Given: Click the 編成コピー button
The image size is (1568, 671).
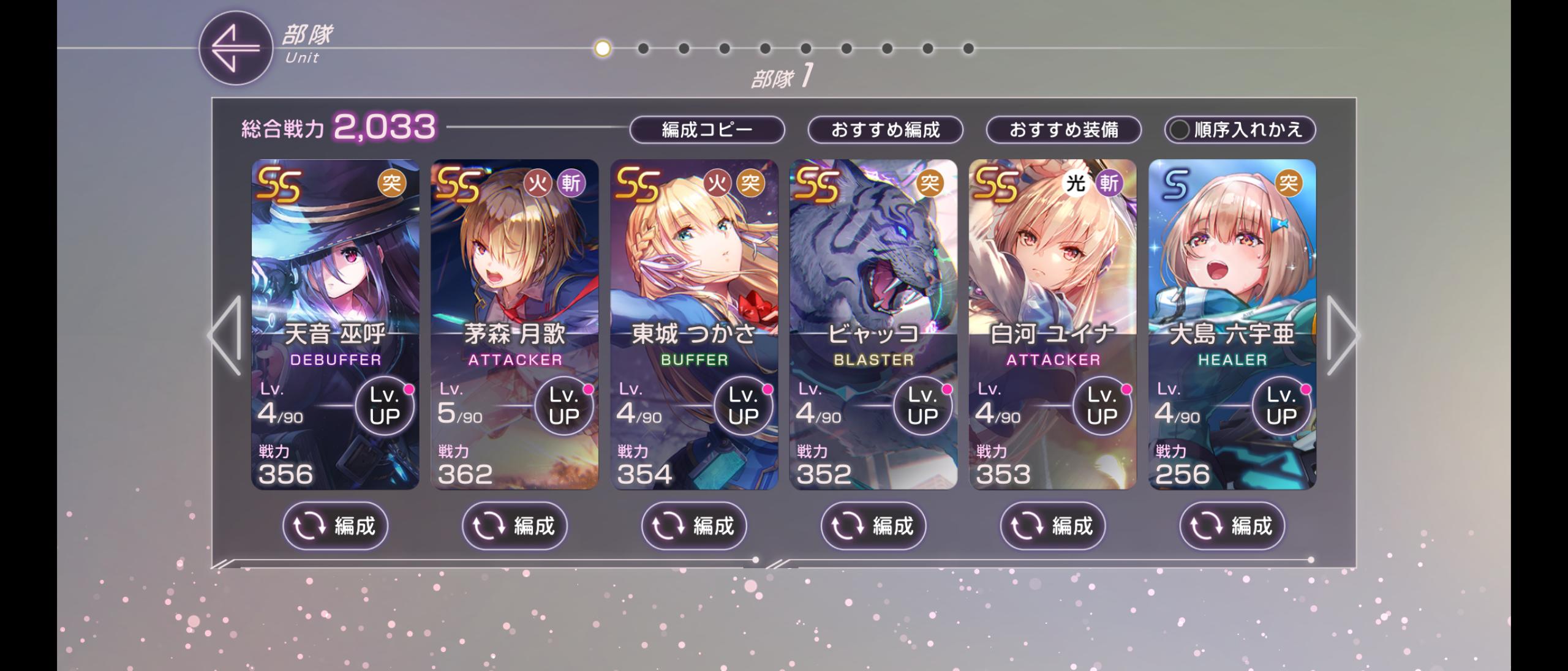Looking at the screenshot, I should (707, 130).
